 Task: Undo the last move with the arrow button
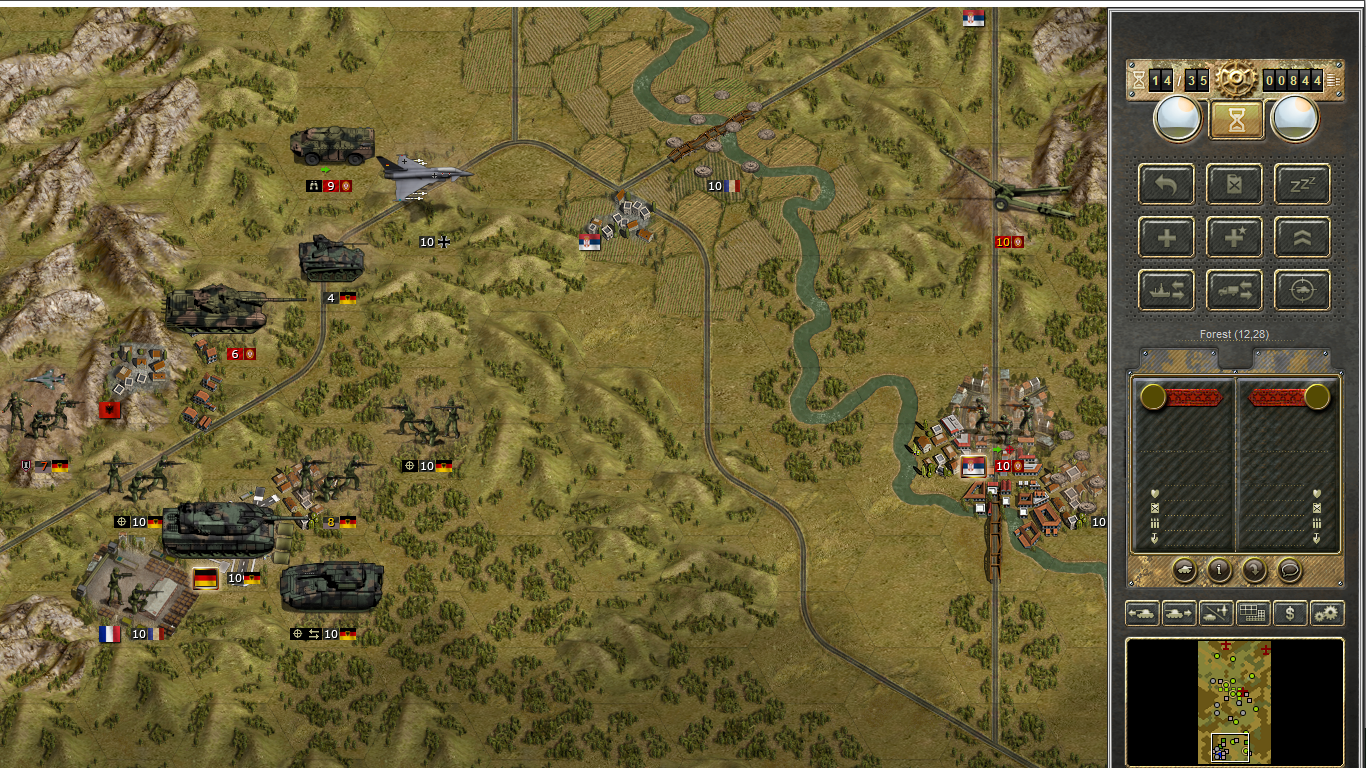pos(1166,184)
